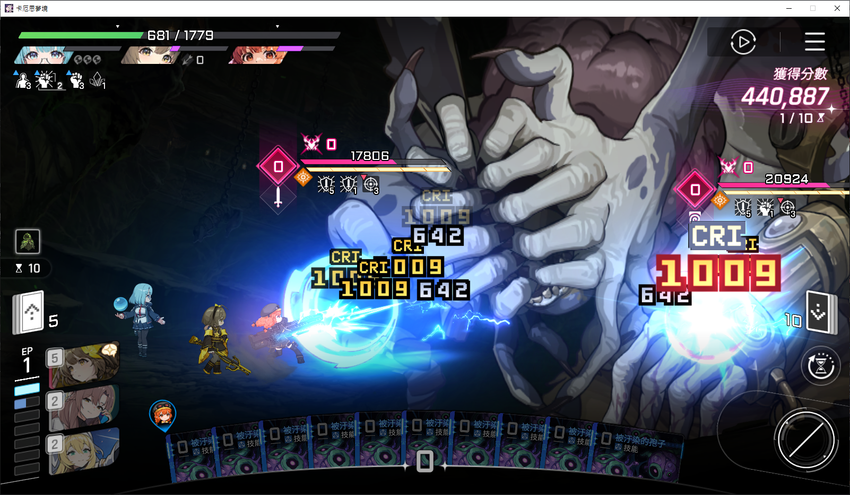Select the right enemy's target diamond marker
The width and height of the screenshot is (850, 495).
click(x=692, y=188)
